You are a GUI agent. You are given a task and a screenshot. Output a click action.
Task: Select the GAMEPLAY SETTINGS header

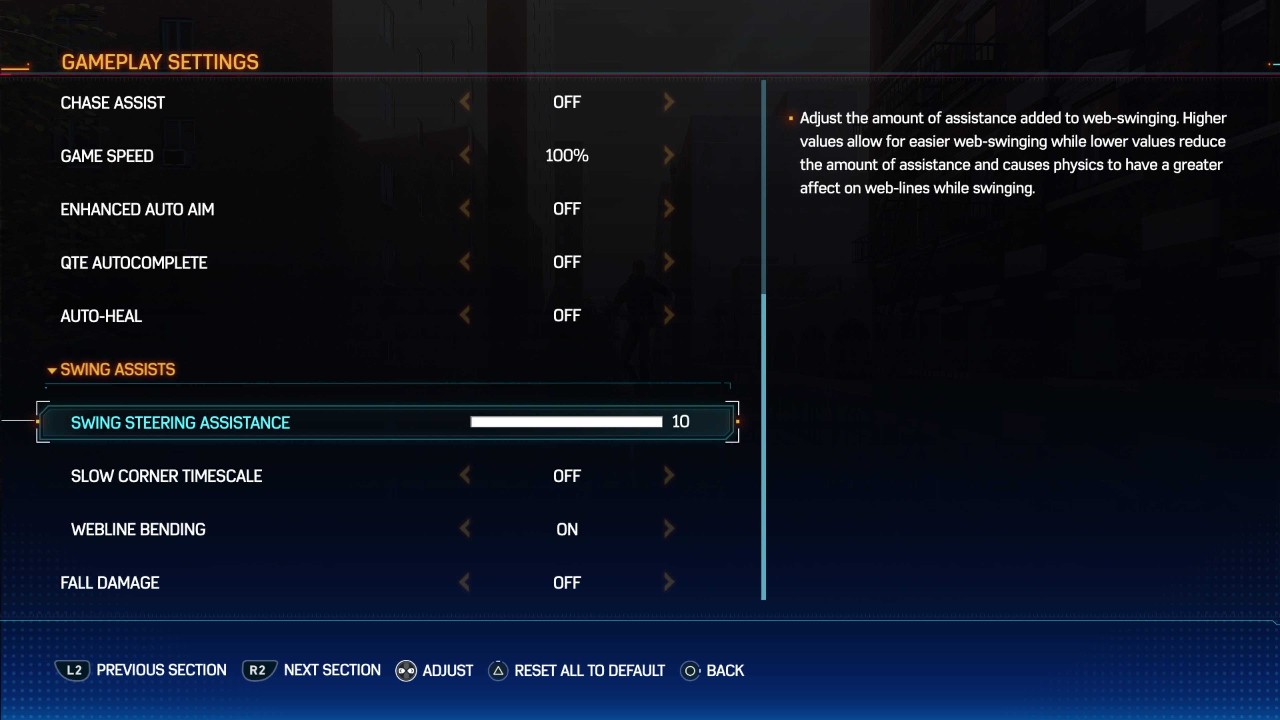point(159,61)
